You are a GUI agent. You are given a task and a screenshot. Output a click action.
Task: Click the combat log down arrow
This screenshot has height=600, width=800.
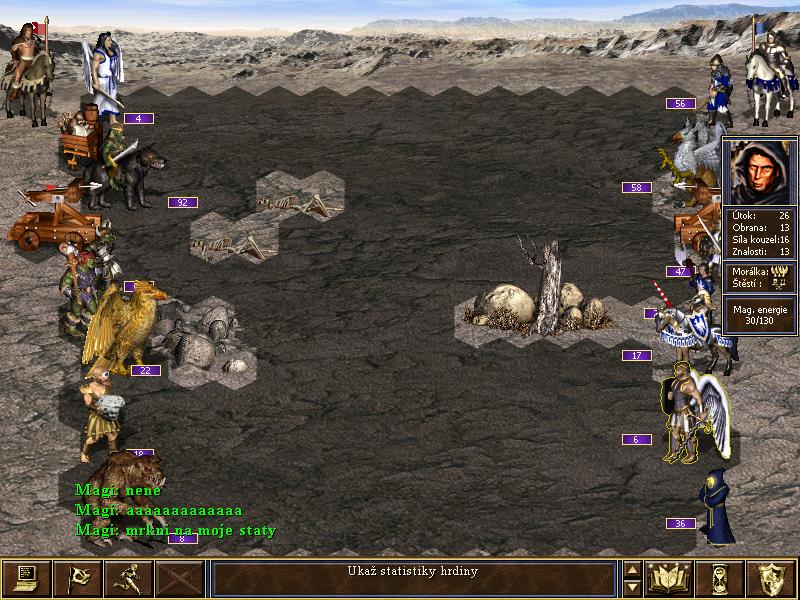click(632, 587)
